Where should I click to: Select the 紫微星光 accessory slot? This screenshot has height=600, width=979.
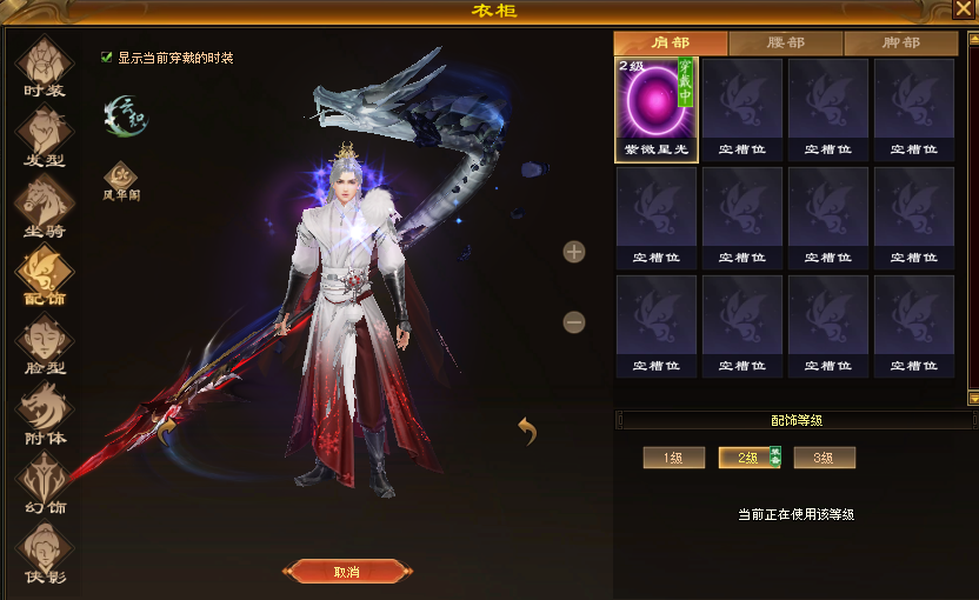click(656, 109)
